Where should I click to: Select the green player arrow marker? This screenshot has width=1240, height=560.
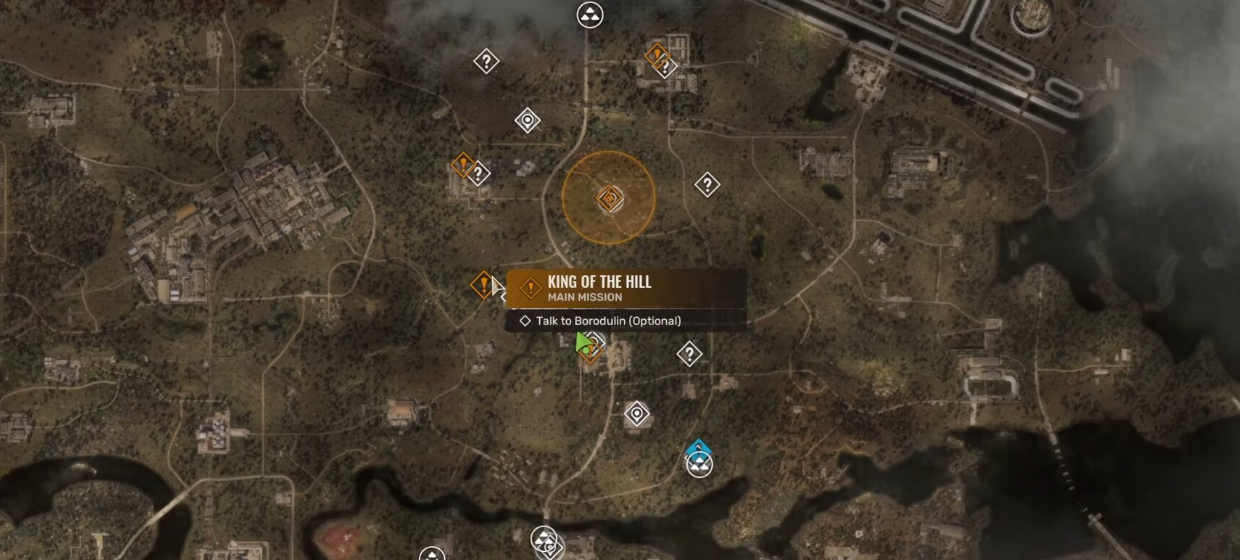583,344
